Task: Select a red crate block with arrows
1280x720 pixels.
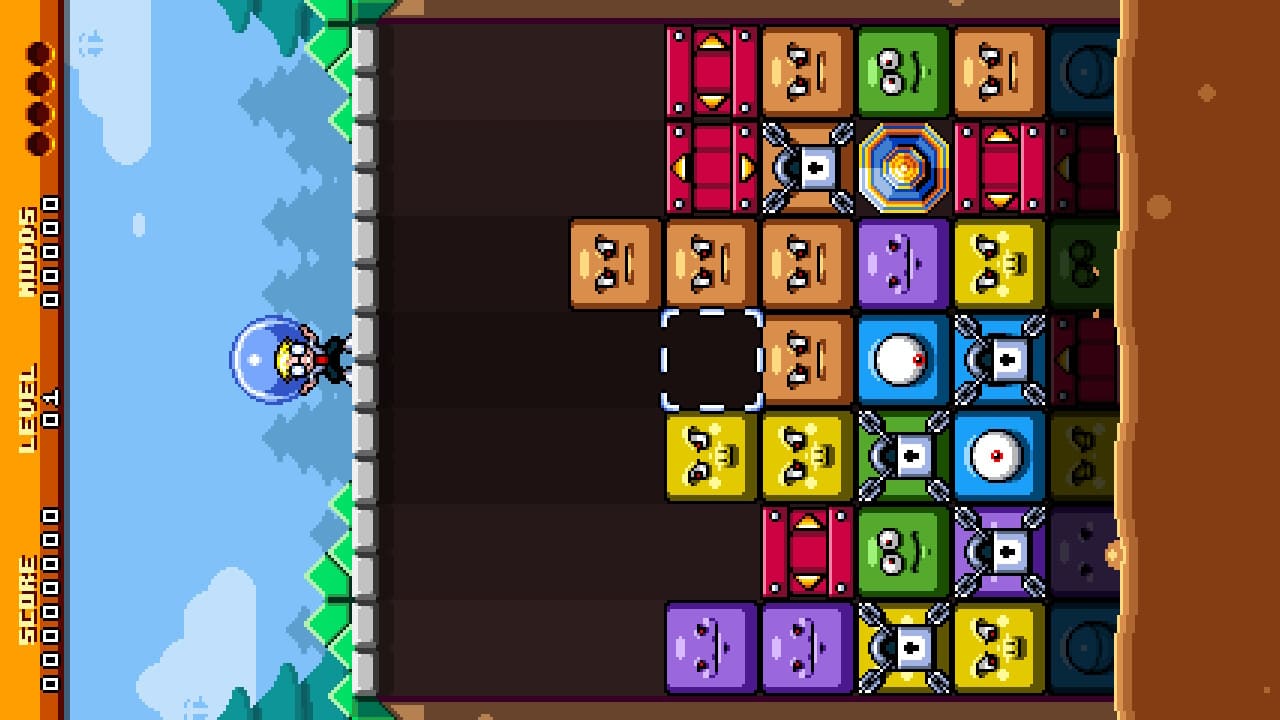Action: pyautogui.click(x=710, y=70)
